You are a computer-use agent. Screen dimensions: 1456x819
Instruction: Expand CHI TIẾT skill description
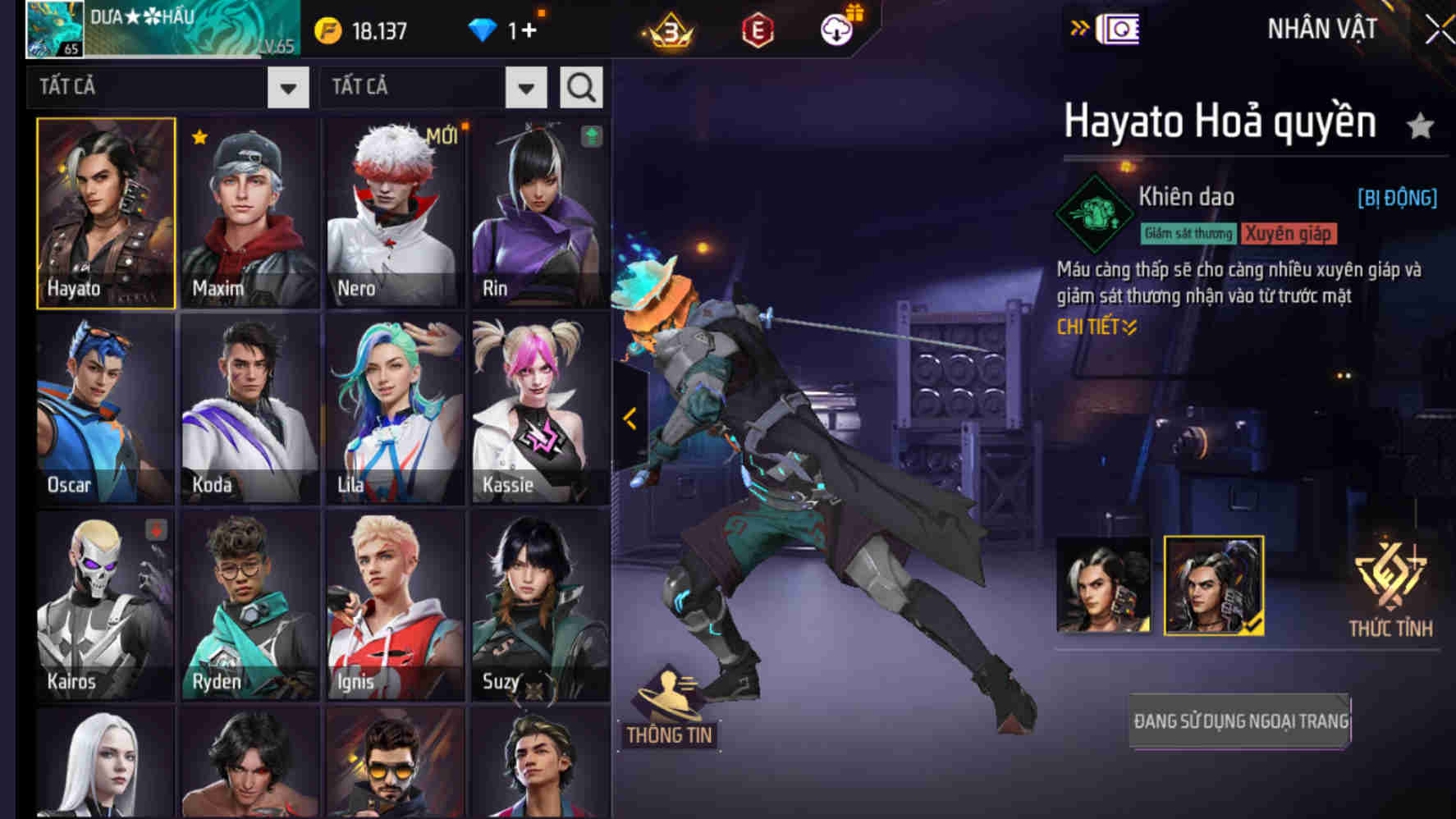(x=1096, y=327)
